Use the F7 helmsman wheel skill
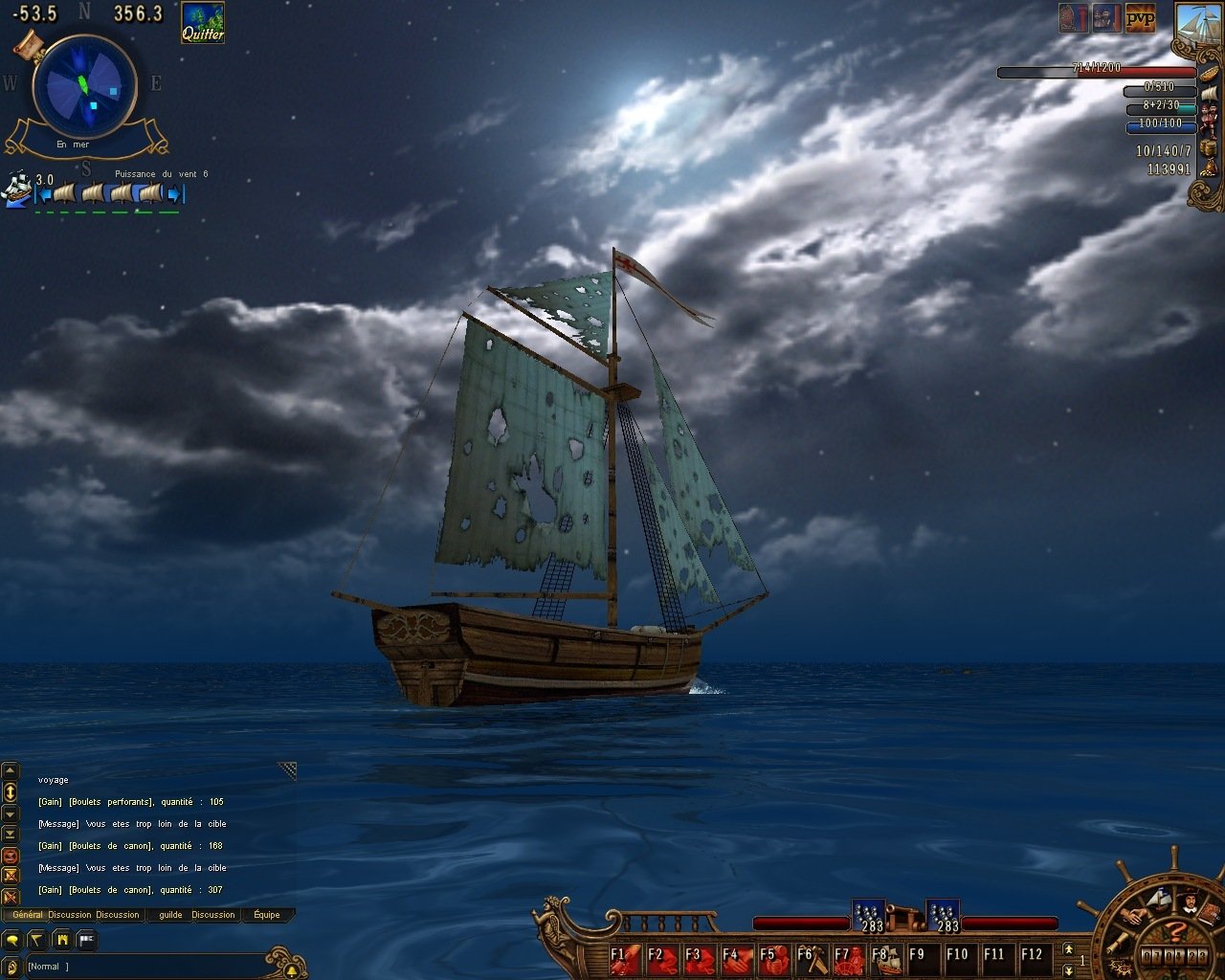Screen dimensions: 1225x980 [x=844, y=955]
